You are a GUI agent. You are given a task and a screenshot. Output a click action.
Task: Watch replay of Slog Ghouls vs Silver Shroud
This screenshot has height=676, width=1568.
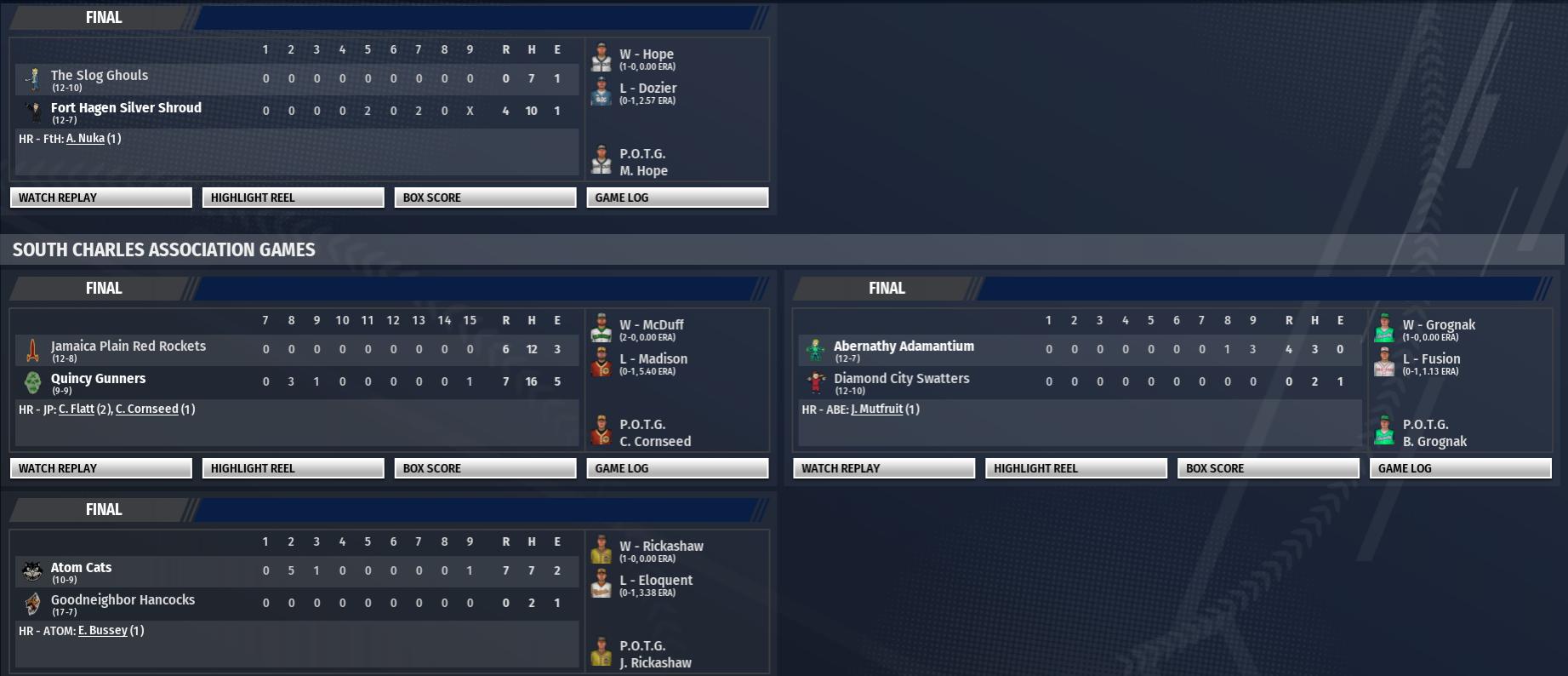pos(100,198)
